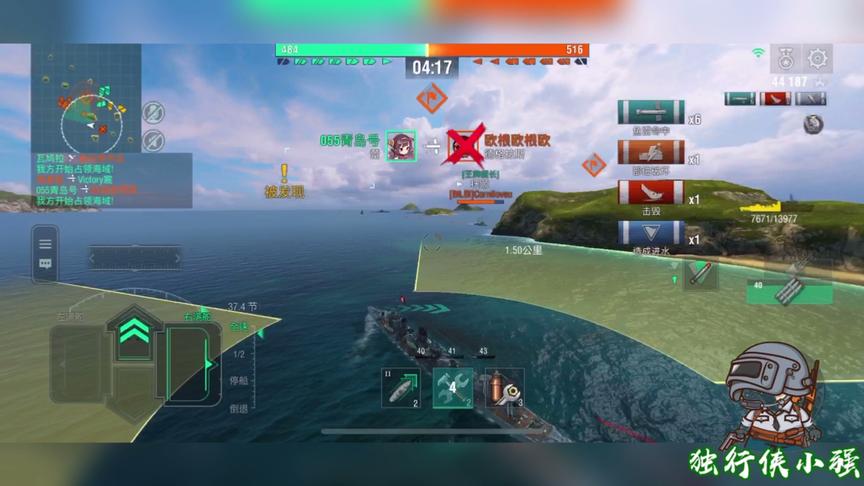Open the settings gear
Screen dimensions: 864x486
pyautogui.click(x=819, y=58)
